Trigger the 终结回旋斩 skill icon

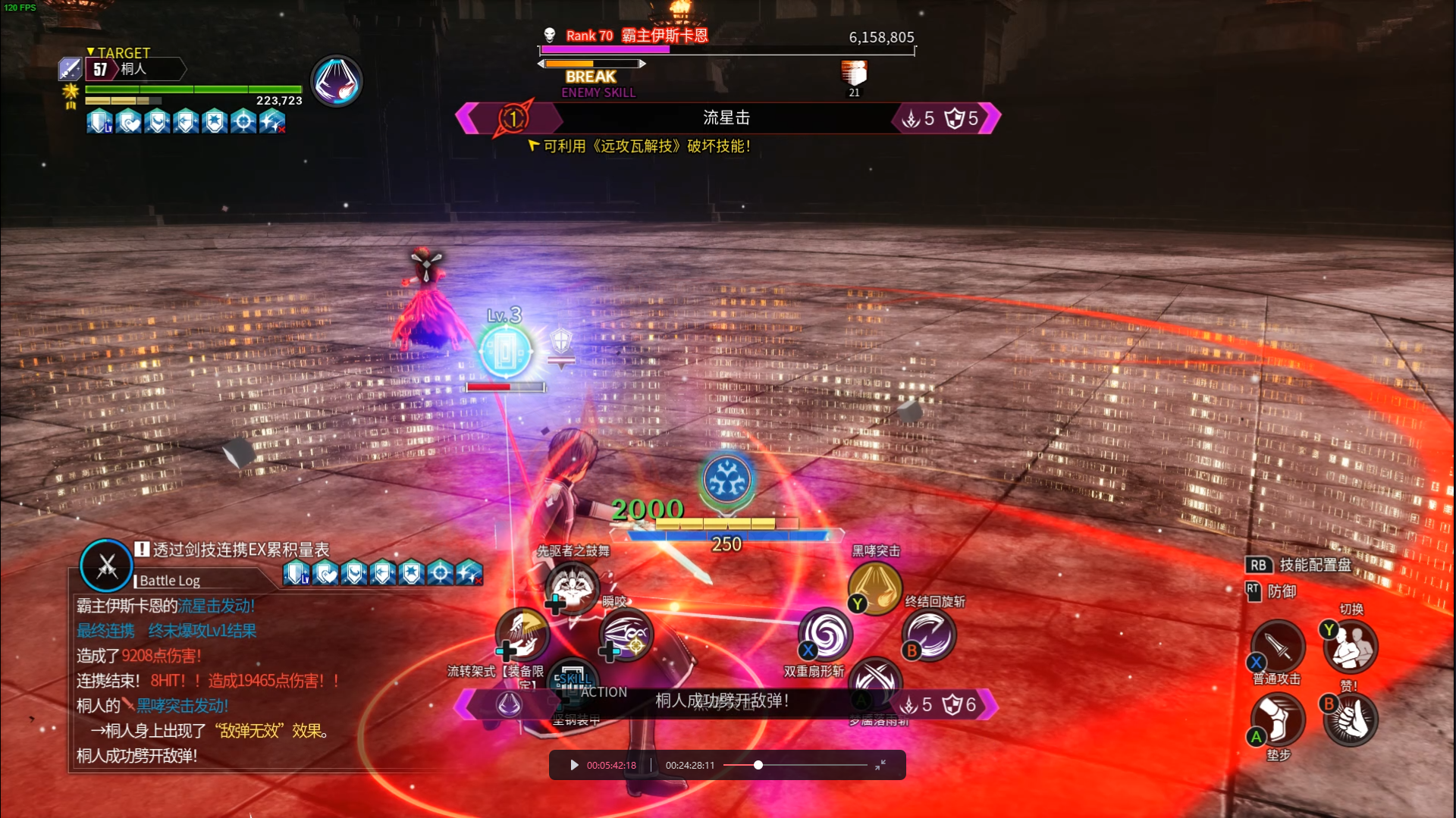click(929, 635)
